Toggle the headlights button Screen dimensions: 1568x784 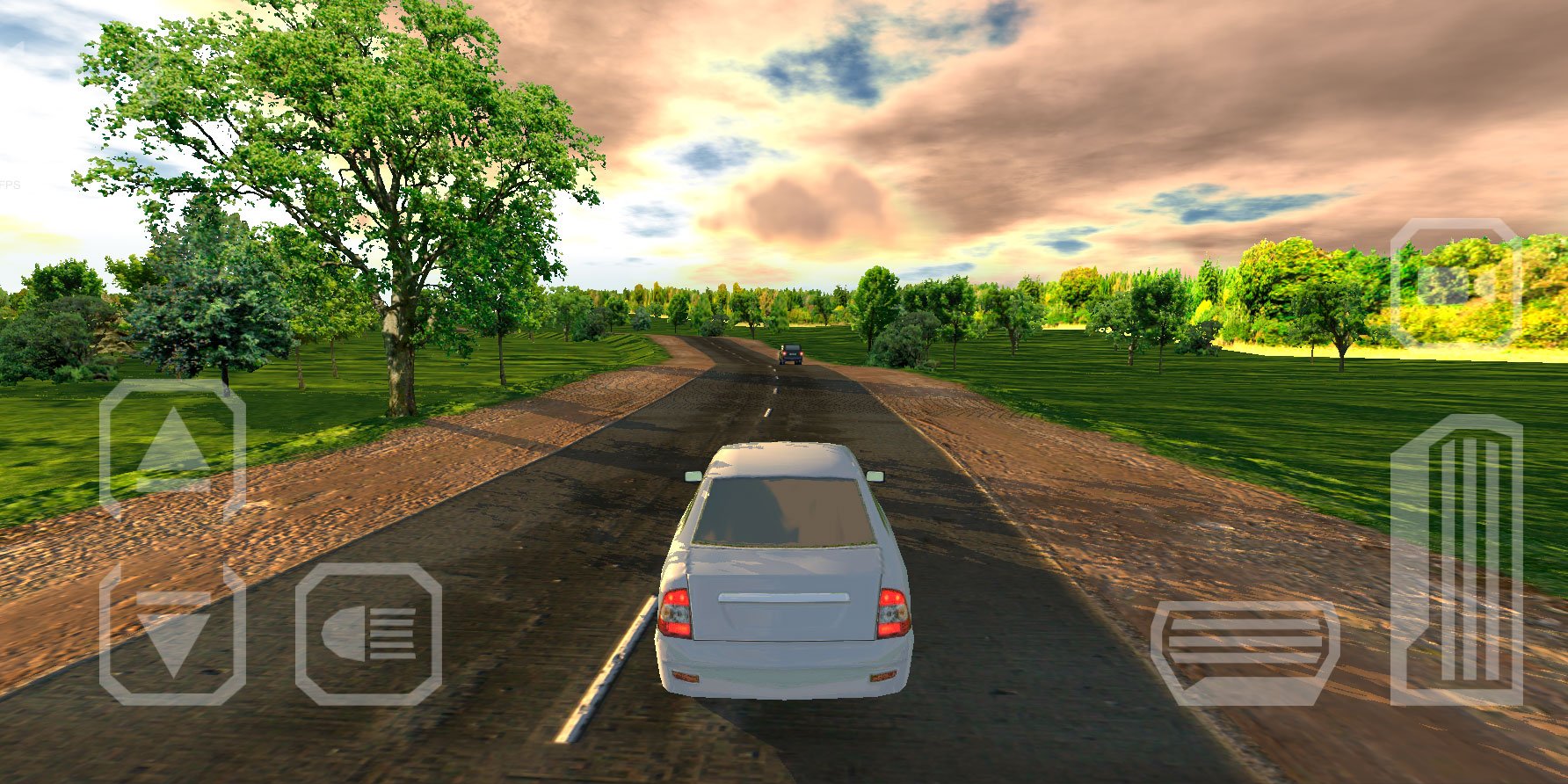click(x=368, y=634)
